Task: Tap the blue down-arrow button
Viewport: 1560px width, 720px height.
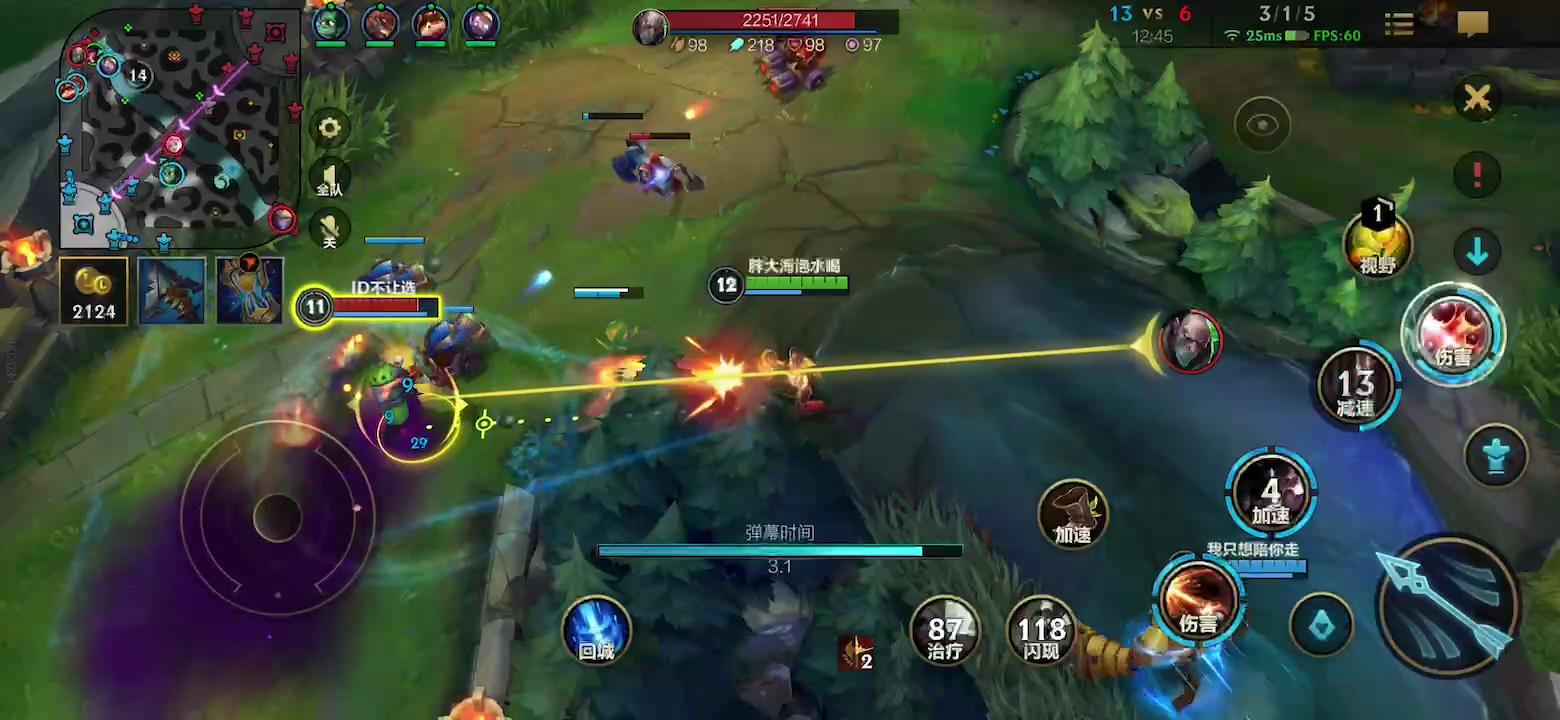Action: 1477,251
